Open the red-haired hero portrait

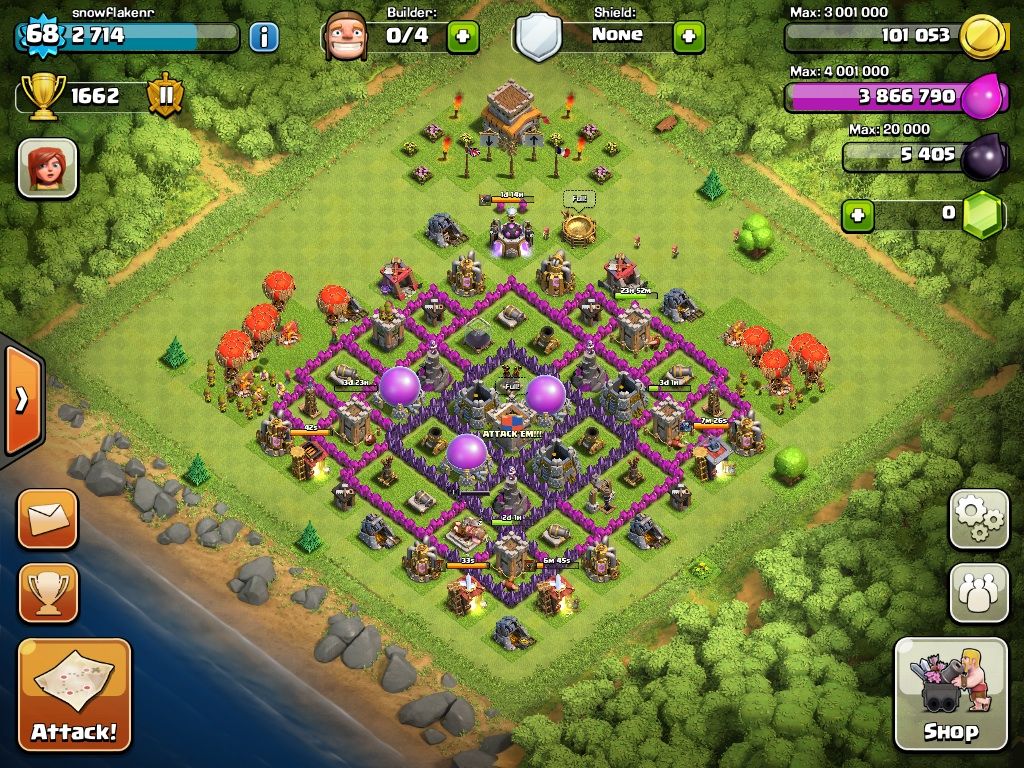click(47, 168)
